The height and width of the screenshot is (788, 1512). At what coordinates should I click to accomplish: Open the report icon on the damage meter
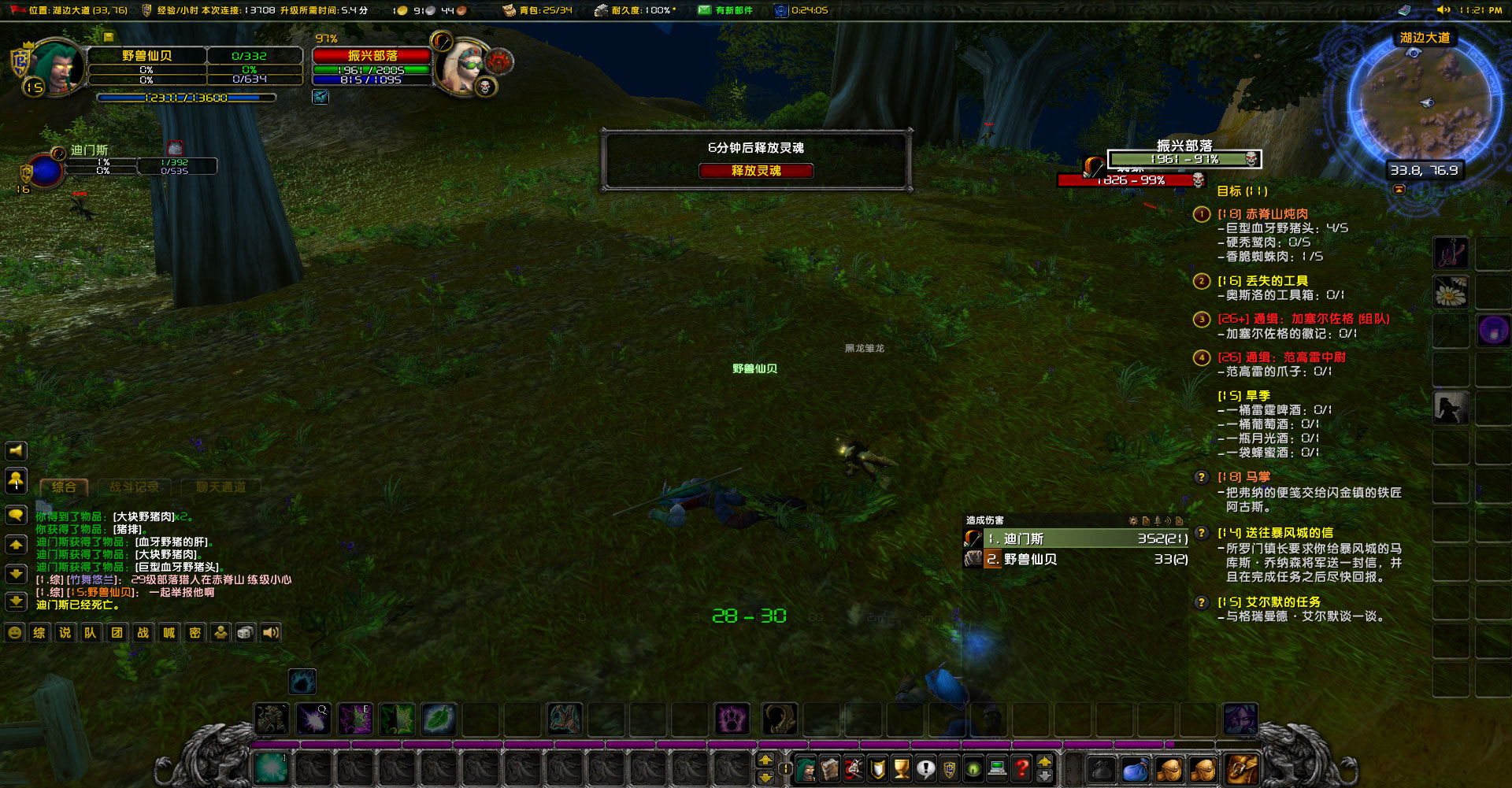pos(1146,520)
